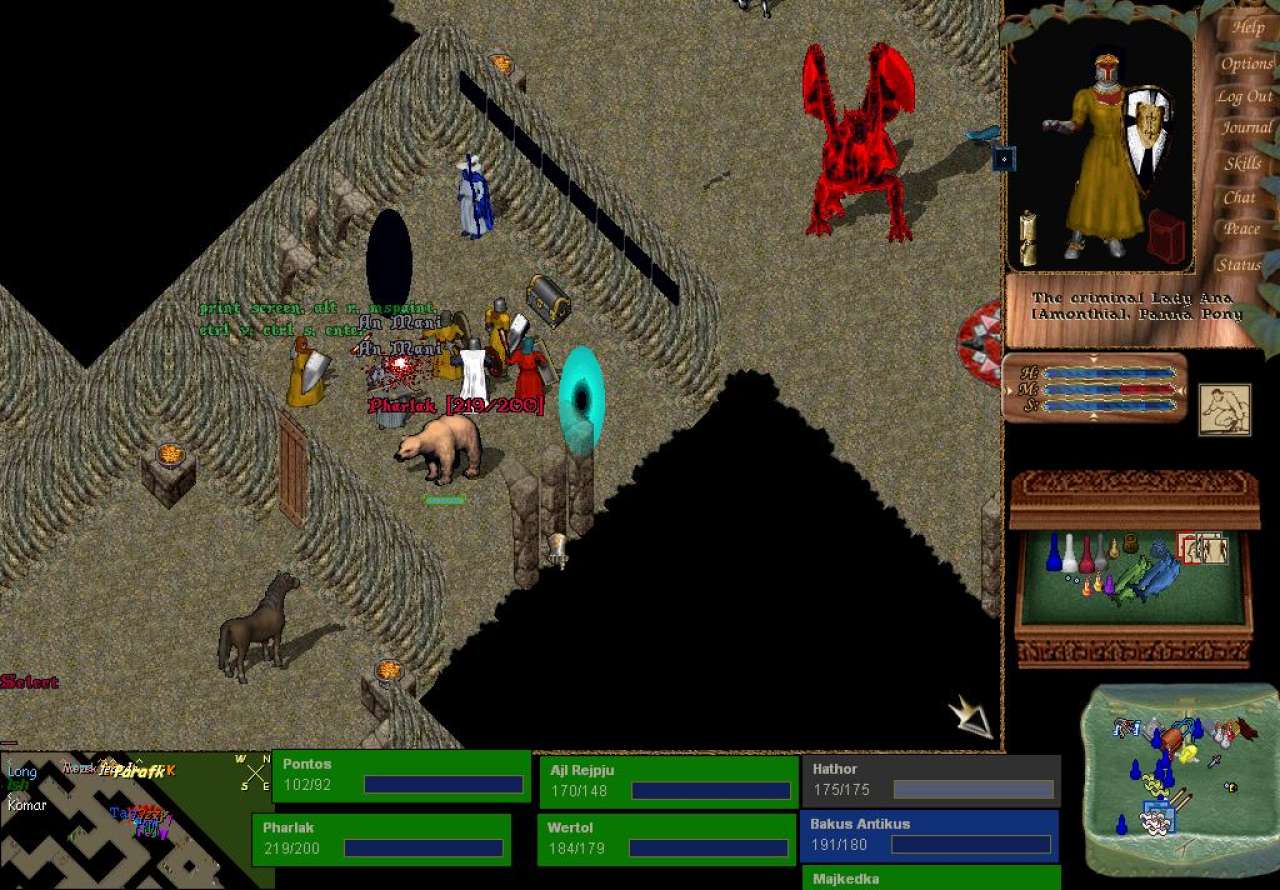Open the Journal
The height and width of the screenshot is (890, 1280).
(1246, 129)
